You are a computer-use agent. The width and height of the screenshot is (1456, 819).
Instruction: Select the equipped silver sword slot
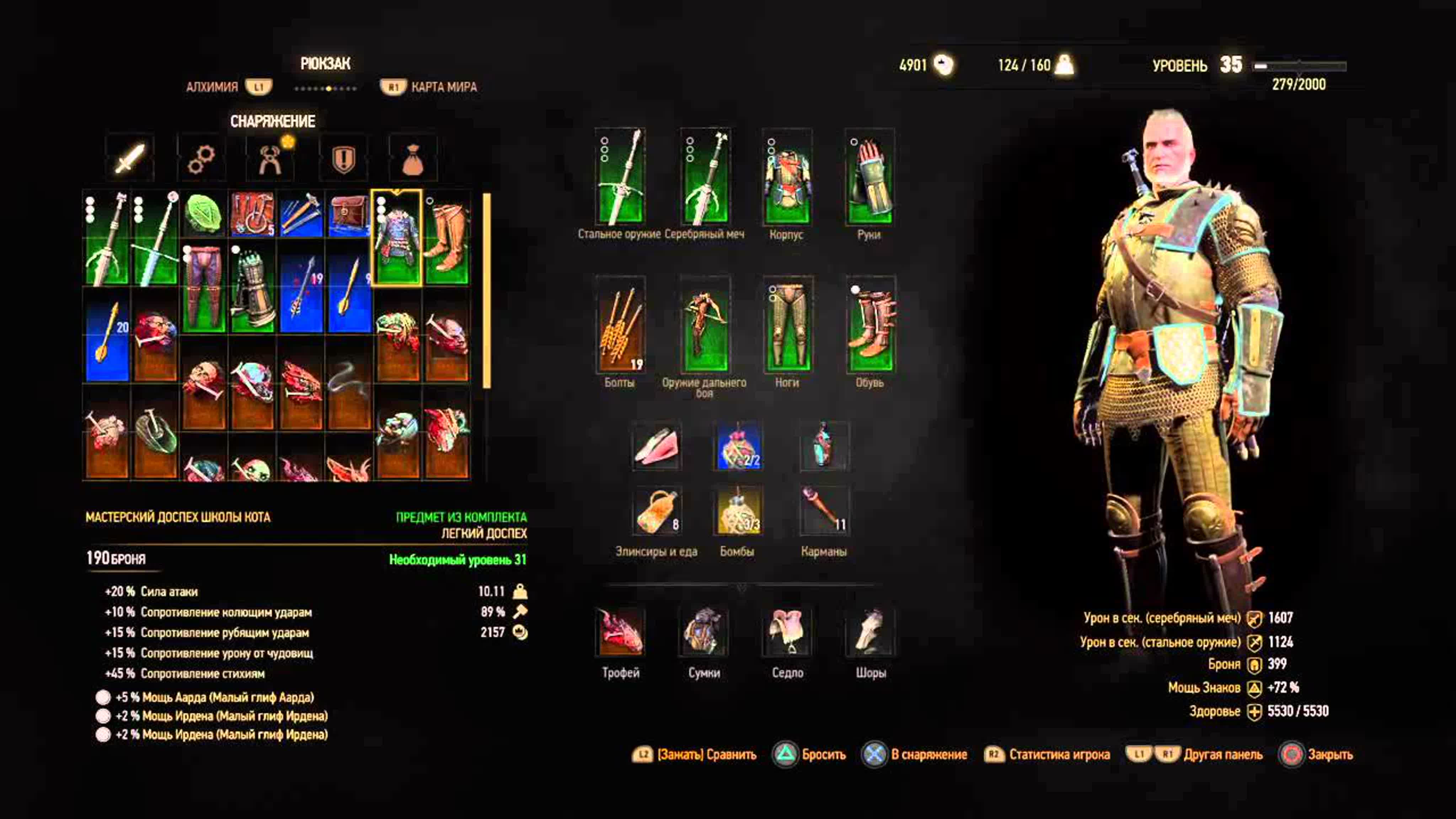(705, 176)
